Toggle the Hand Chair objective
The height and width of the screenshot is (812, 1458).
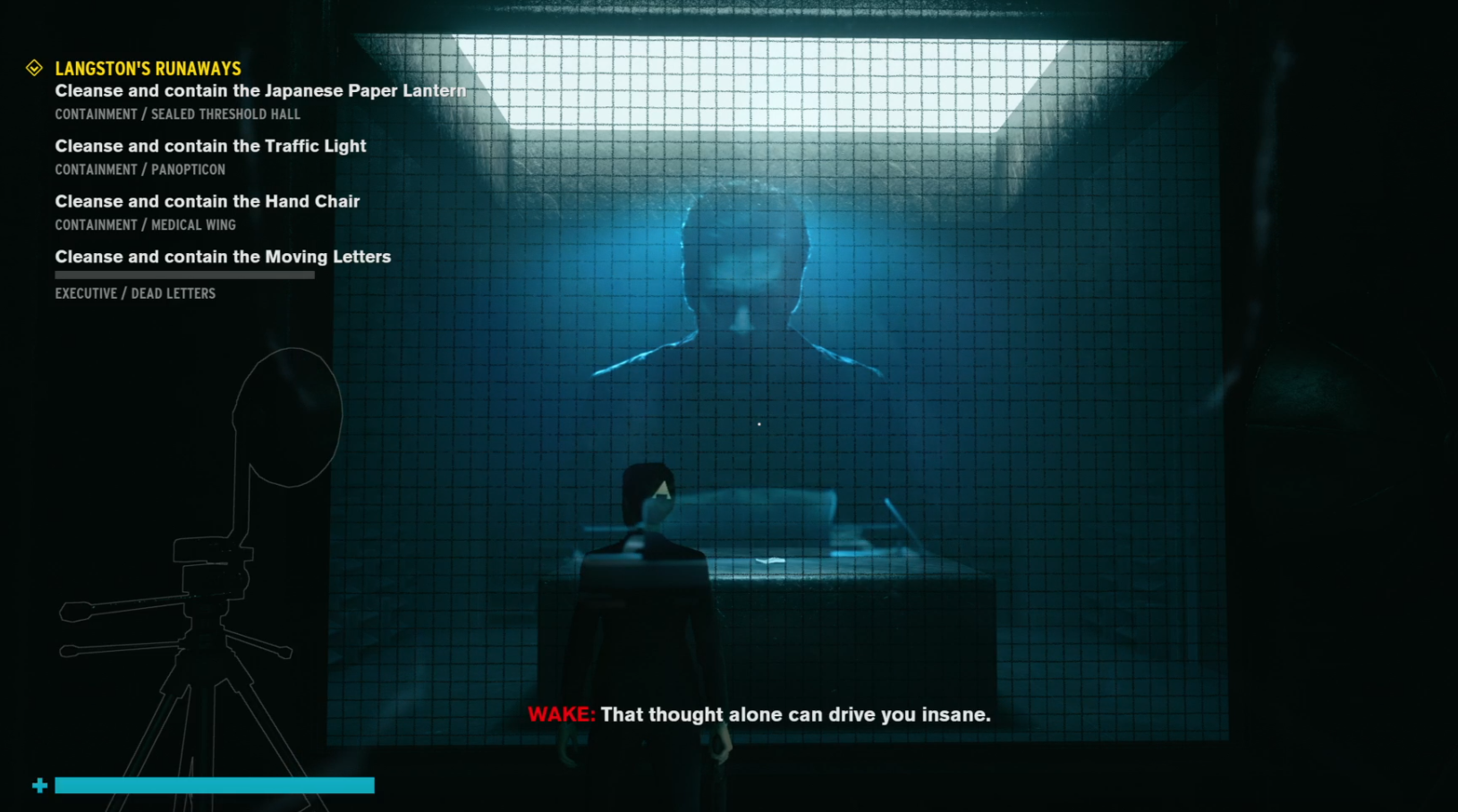pos(207,201)
